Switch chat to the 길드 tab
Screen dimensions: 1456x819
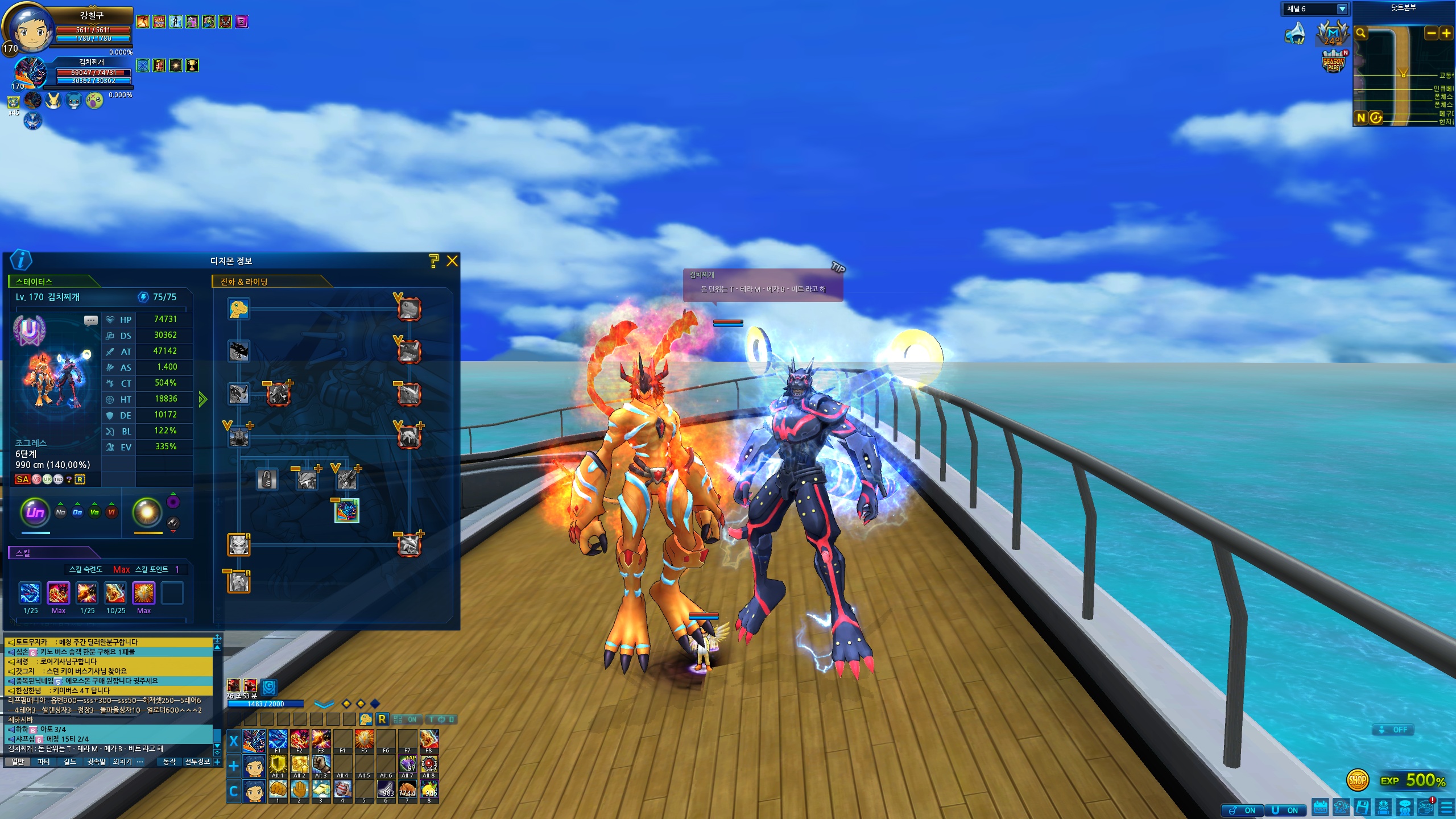70,762
